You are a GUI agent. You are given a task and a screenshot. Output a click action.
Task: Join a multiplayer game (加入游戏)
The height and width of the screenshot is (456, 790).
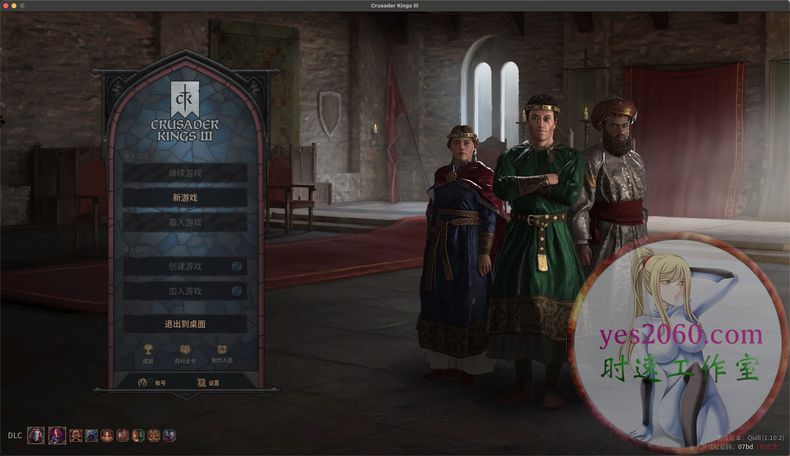click(184, 291)
